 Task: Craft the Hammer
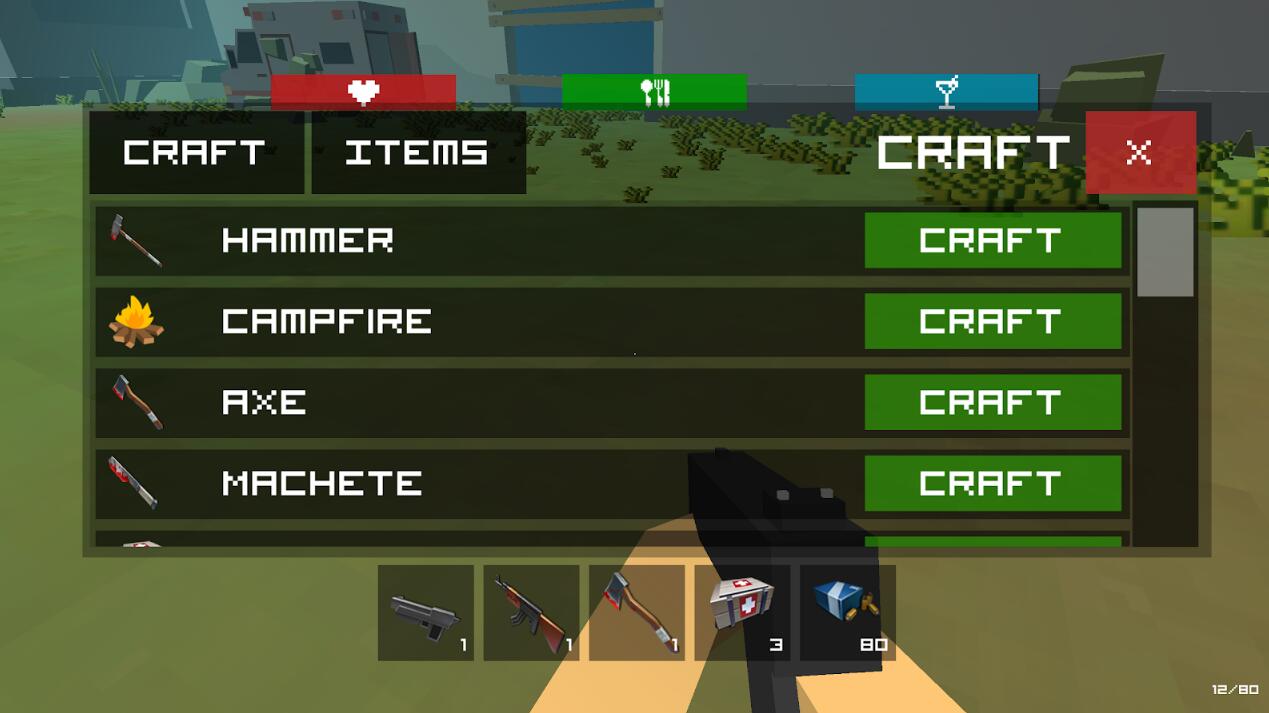coord(992,240)
